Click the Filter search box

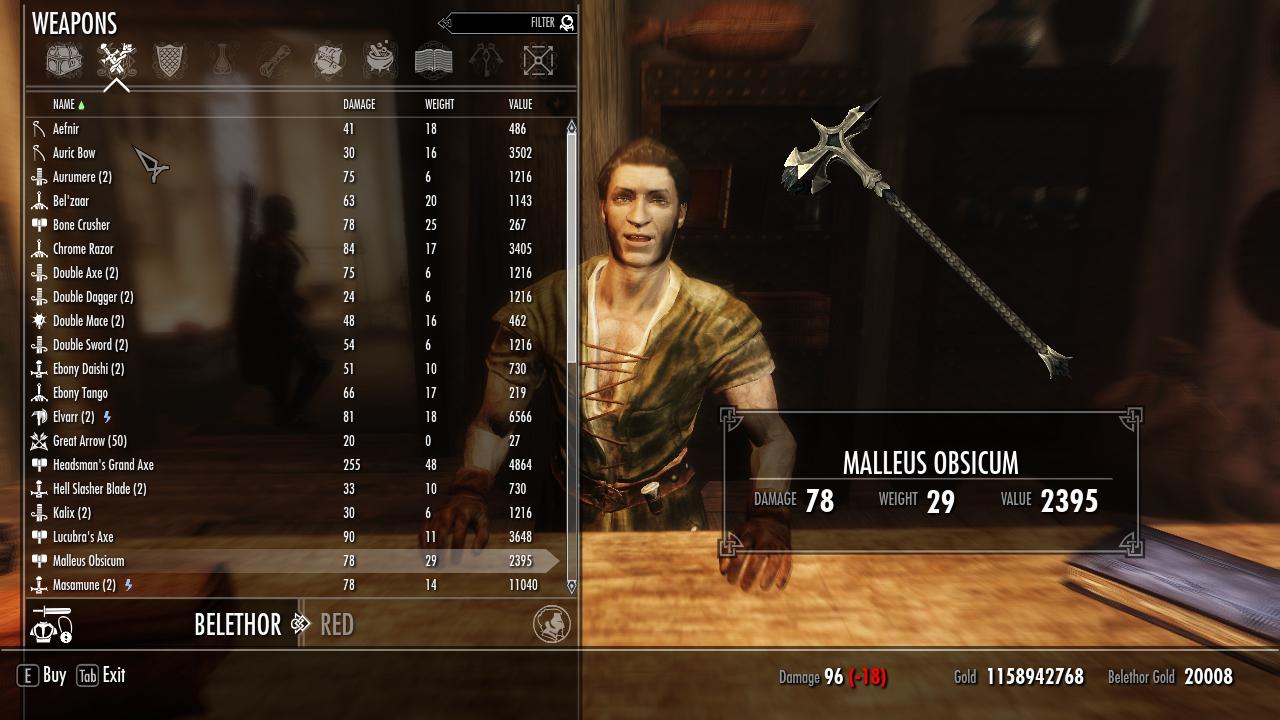pyautogui.click(x=508, y=23)
